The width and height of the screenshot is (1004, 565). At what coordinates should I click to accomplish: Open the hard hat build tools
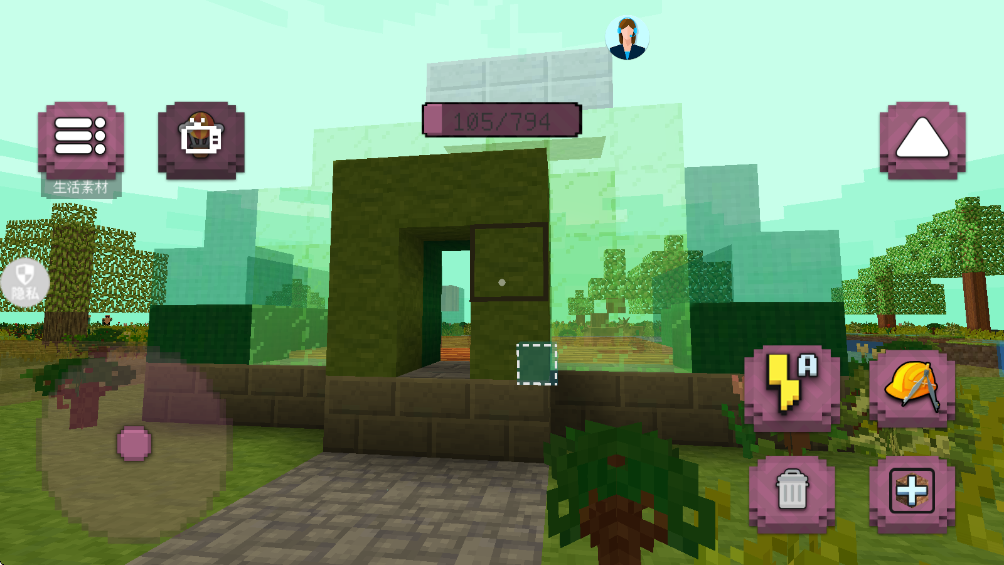point(911,387)
